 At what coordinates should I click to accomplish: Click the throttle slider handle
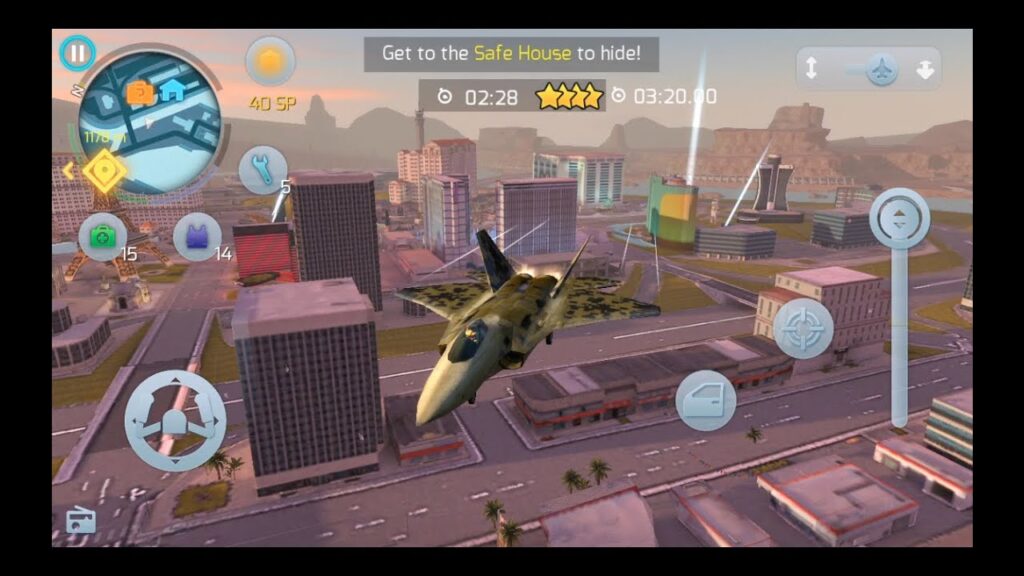pyautogui.click(x=899, y=218)
